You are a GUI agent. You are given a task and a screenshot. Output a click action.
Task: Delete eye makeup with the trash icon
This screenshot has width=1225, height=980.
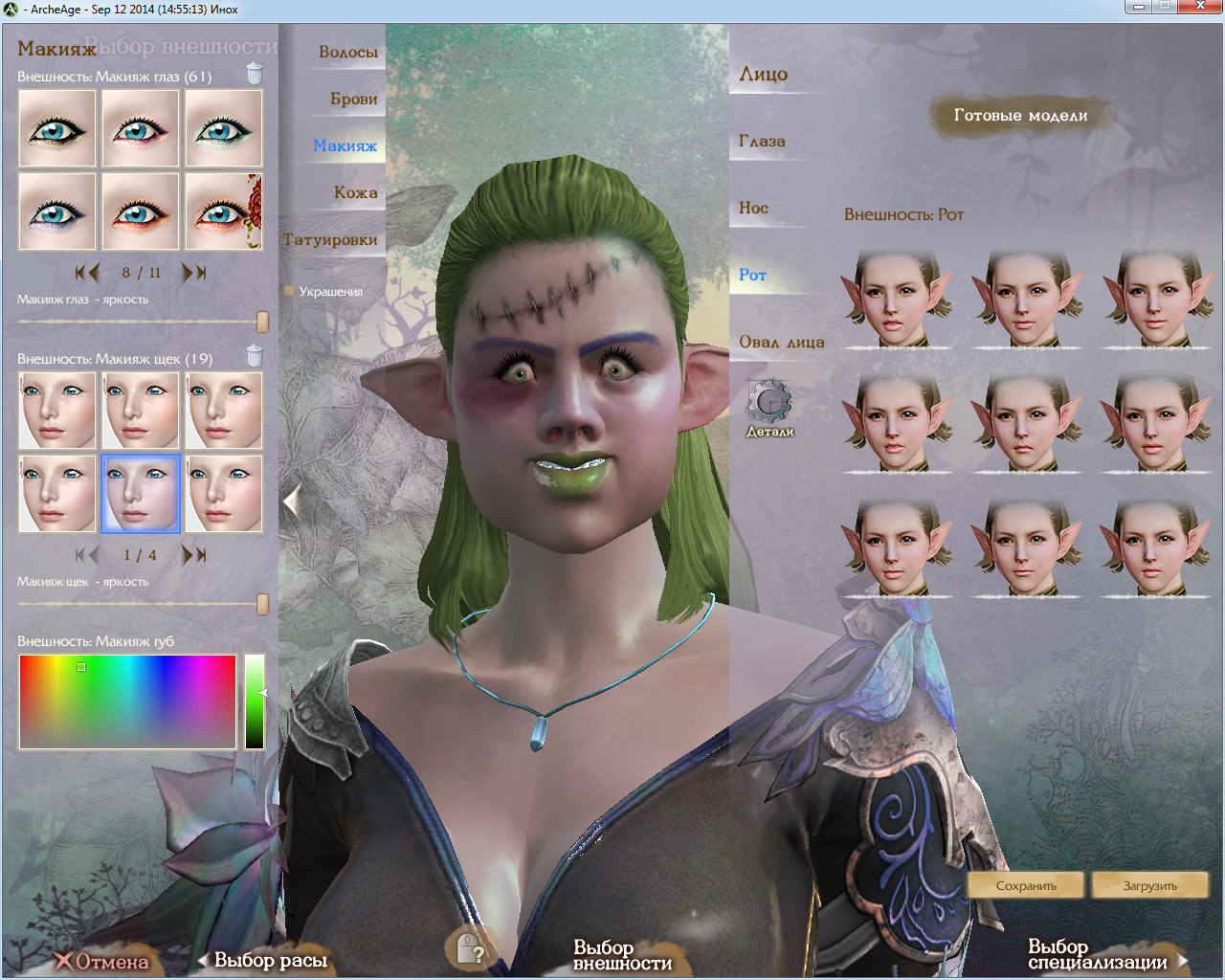tap(255, 74)
